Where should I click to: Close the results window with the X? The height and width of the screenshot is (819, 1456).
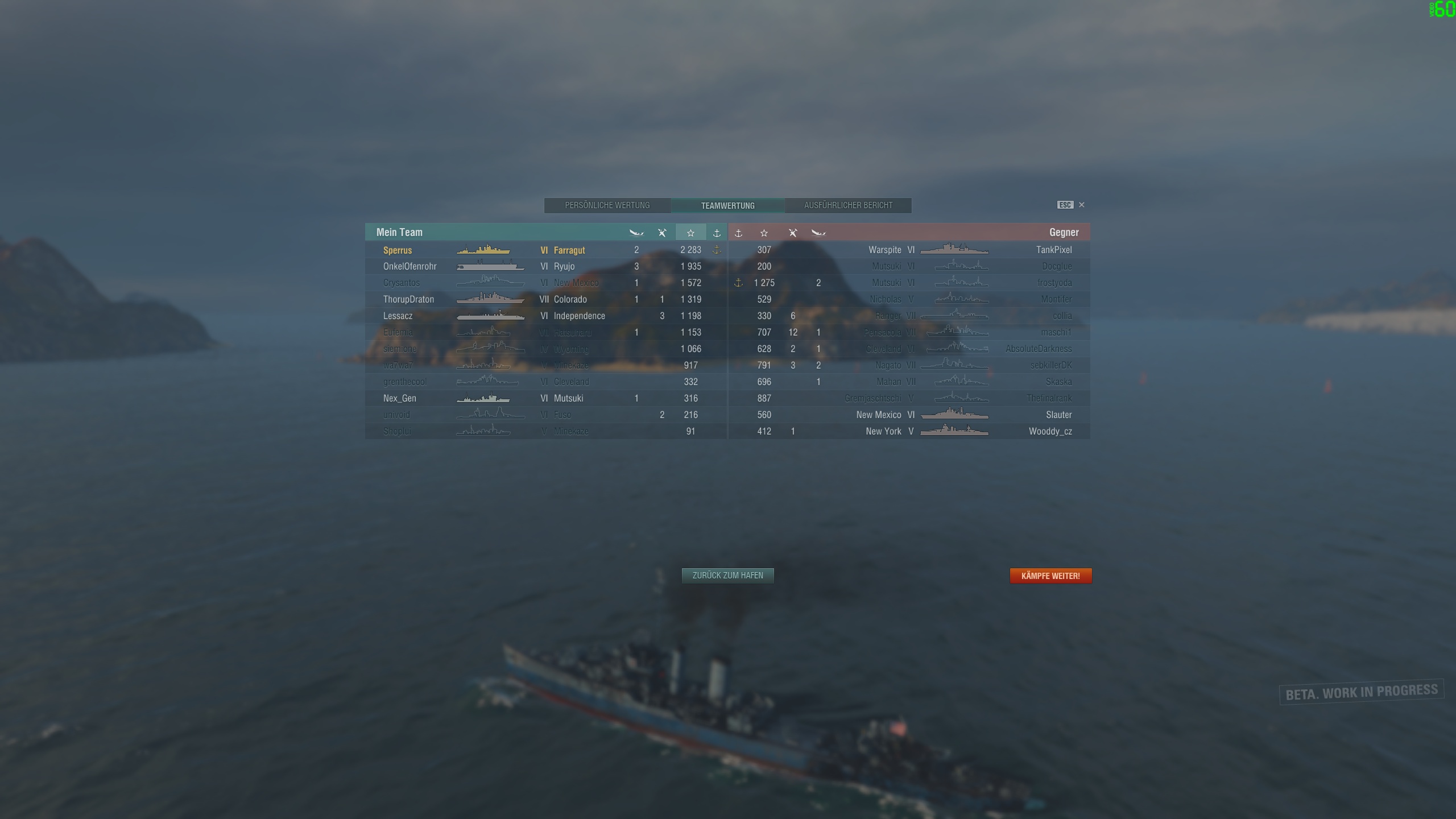[x=1082, y=205]
